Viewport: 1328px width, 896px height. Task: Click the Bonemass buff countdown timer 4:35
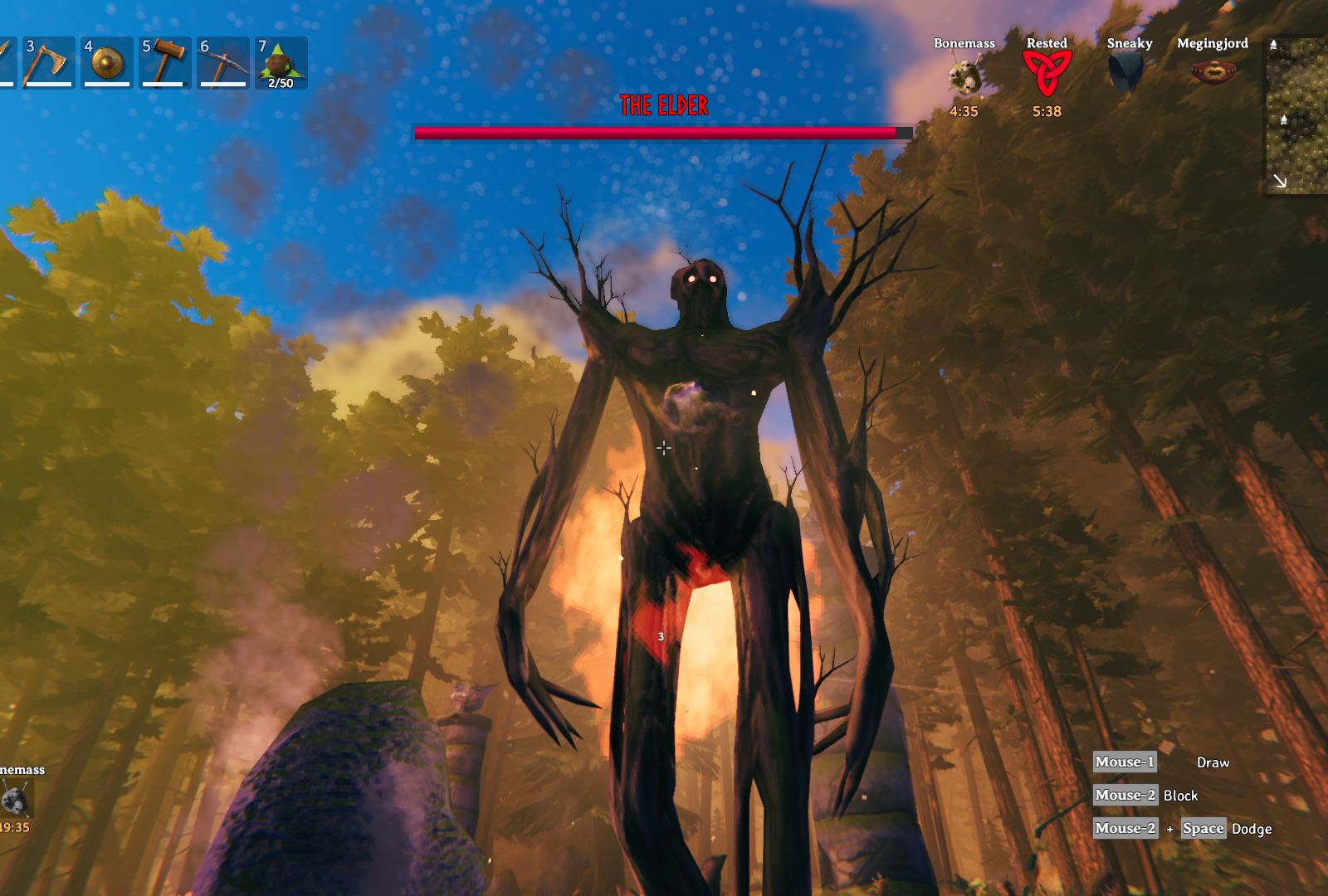point(963,110)
